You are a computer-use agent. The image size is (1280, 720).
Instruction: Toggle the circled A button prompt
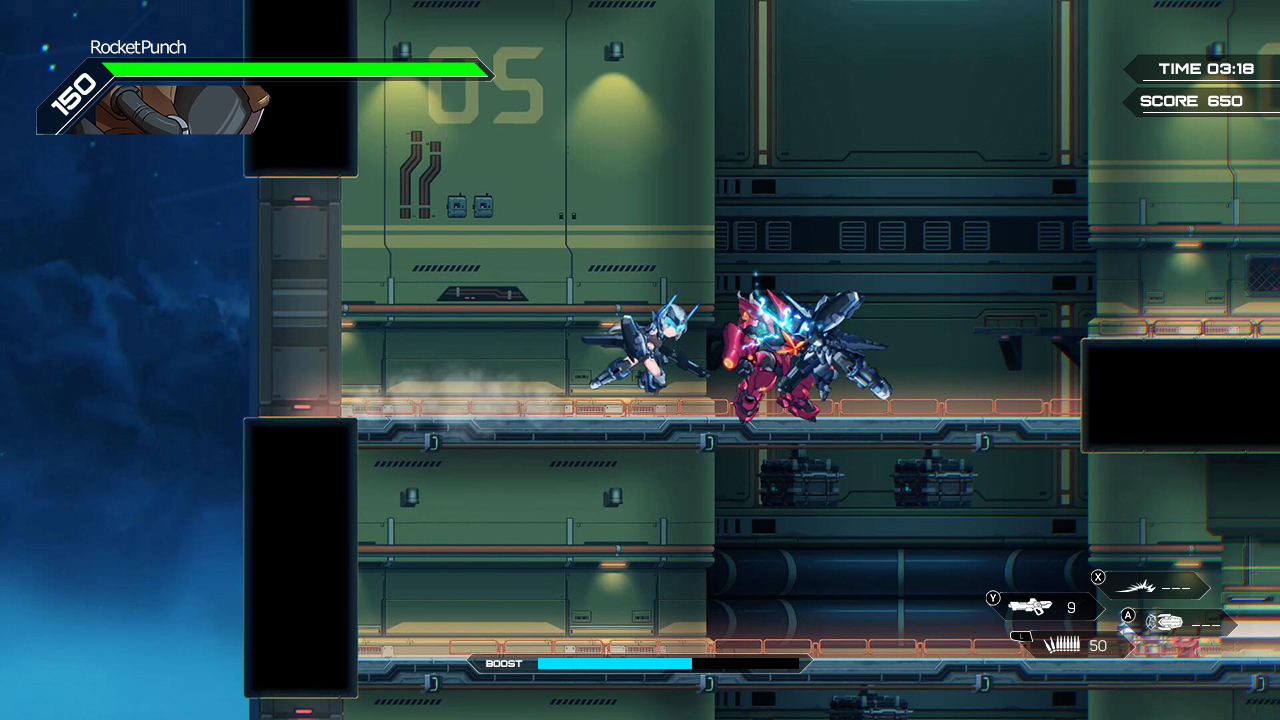[x=1128, y=617]
